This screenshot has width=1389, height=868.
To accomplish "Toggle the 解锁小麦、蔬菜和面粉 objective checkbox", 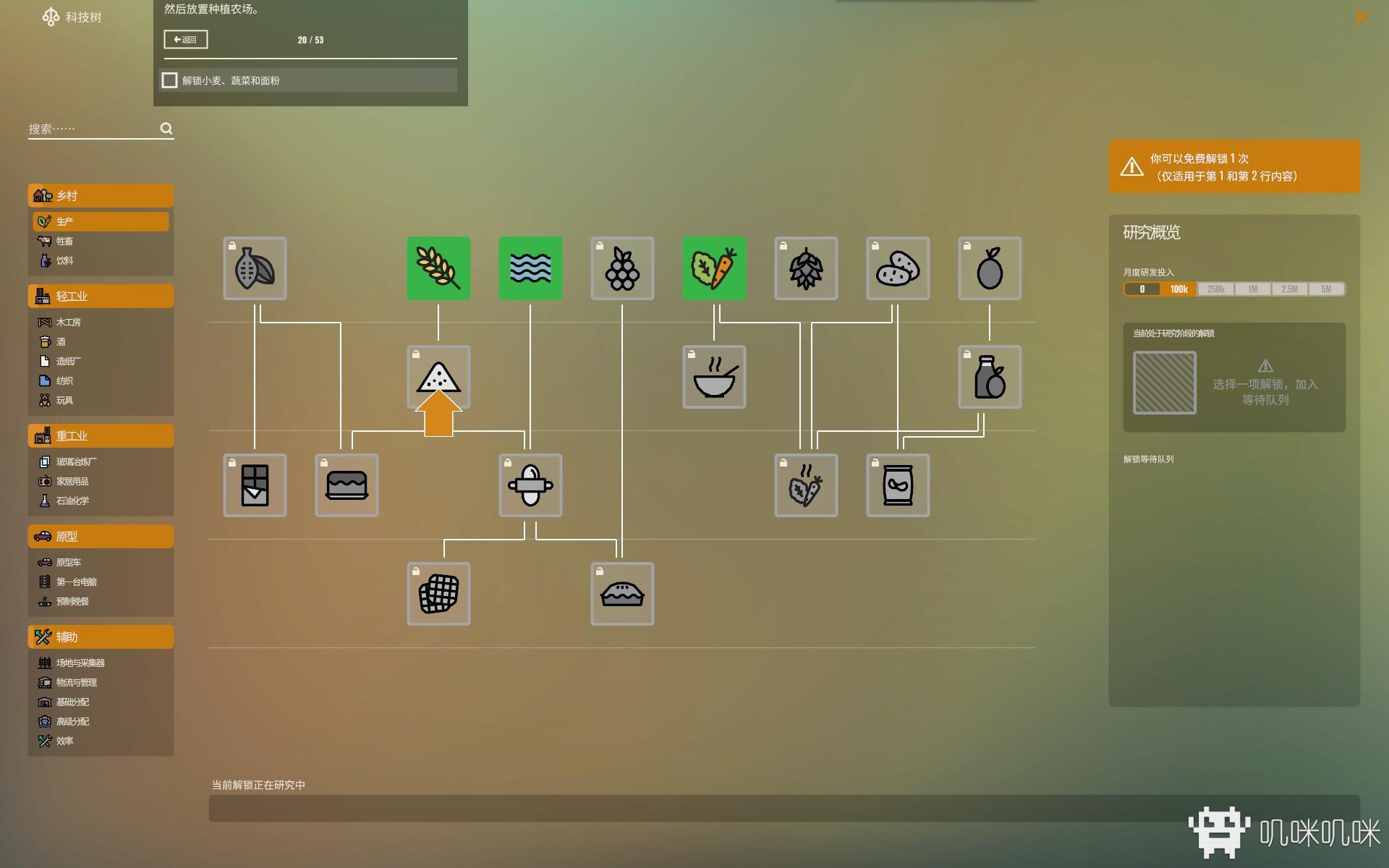I will [170, 80].
